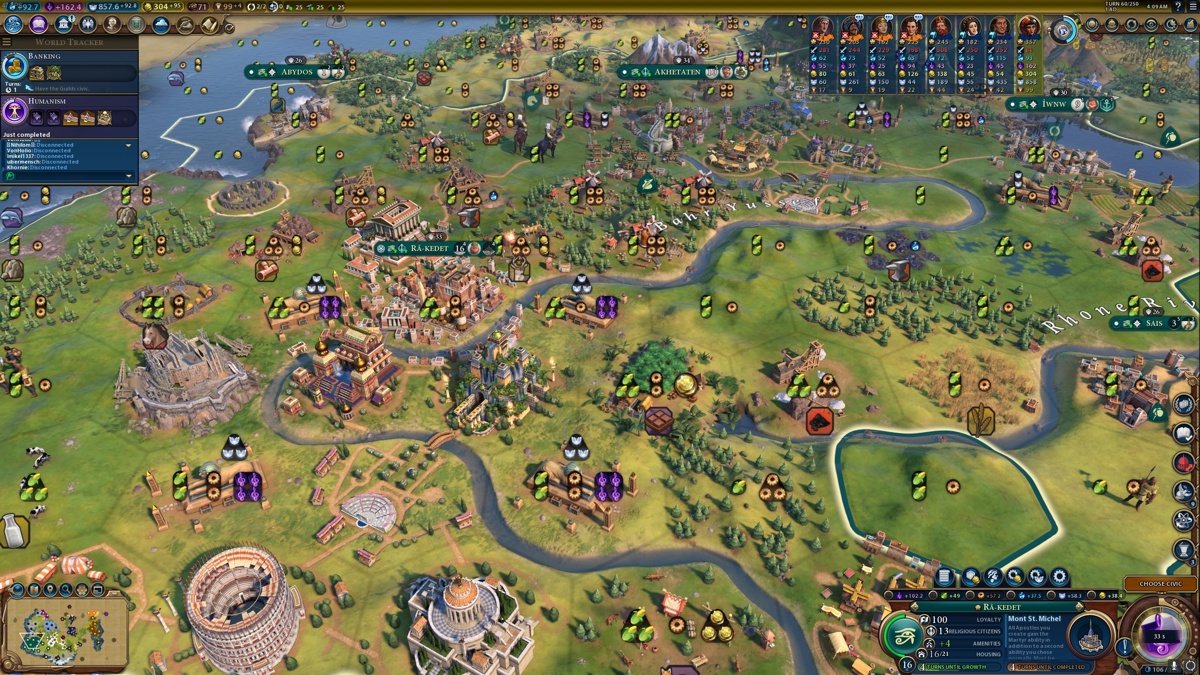This screenshot has height=675, width=1200.
Task: Click the minimap
Action: [65, 628]
